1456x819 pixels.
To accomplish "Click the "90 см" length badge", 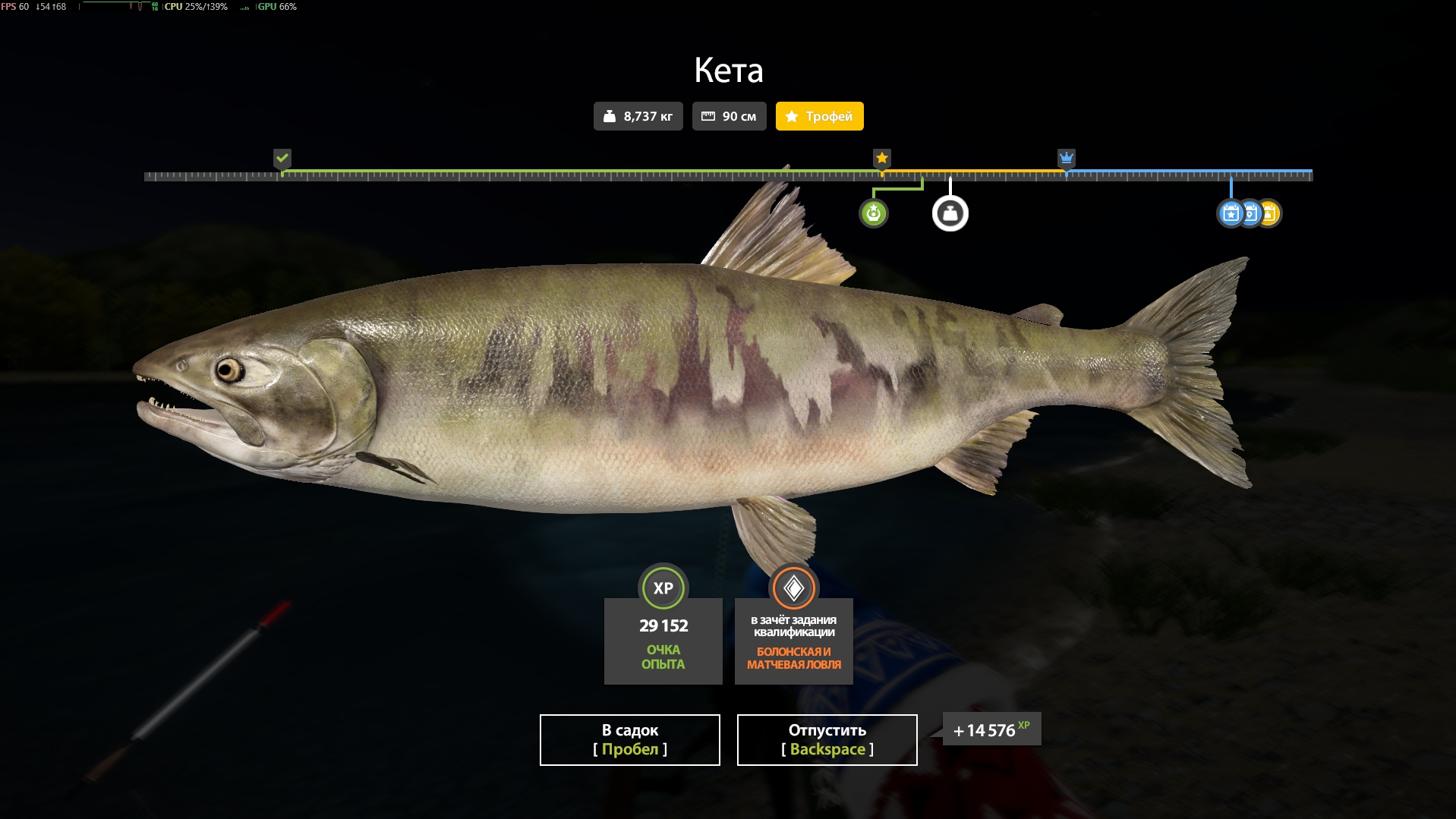I will (729, 115).
